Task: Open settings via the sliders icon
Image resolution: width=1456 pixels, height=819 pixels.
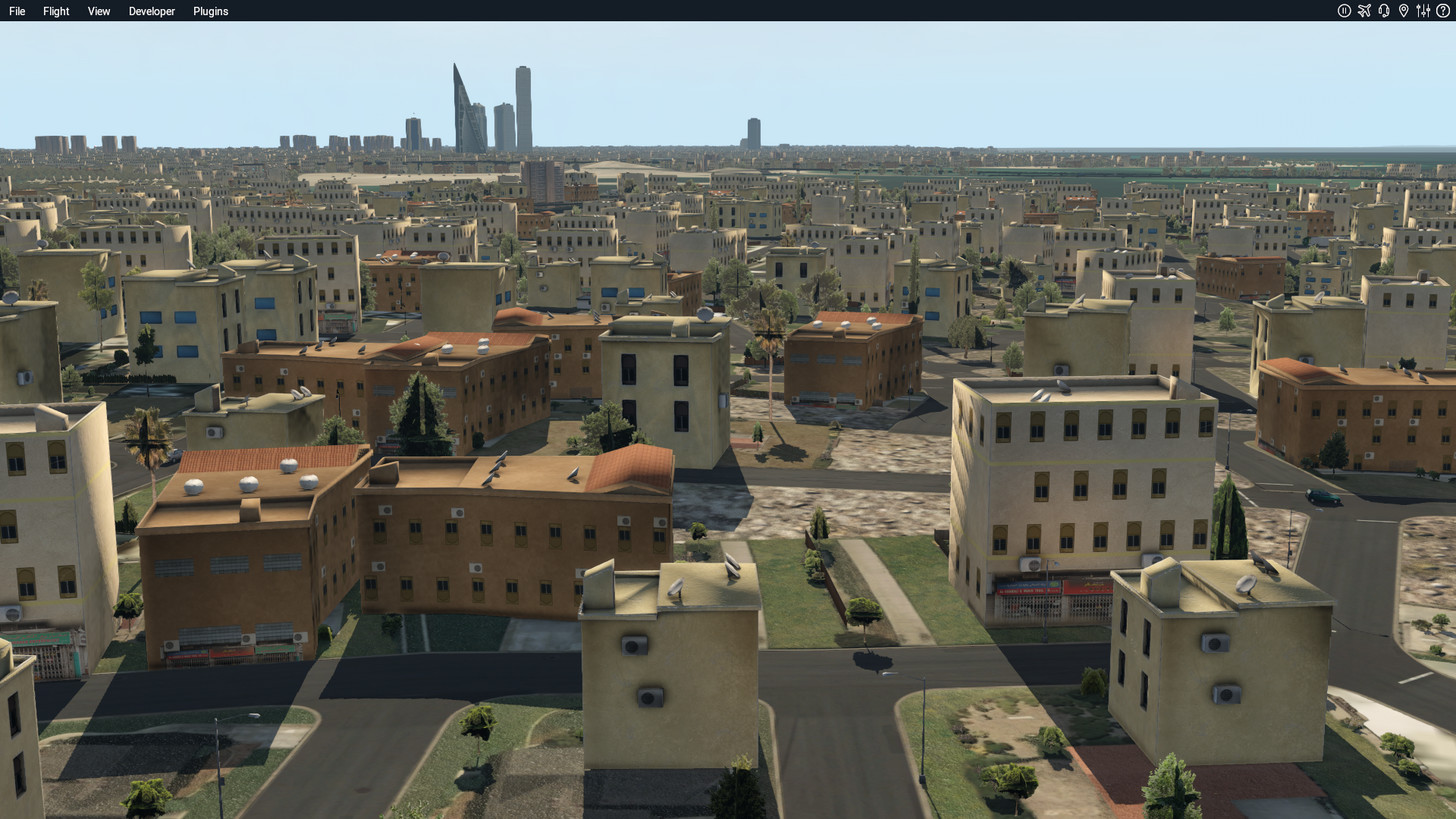Action: point(1423,11)
